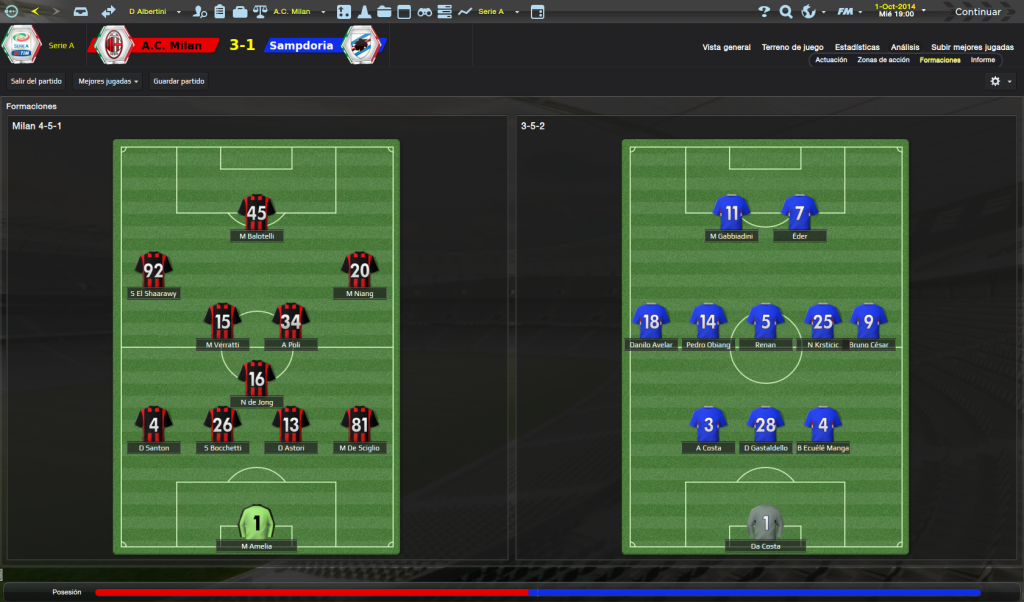1024x602 pixels.
Task: Switch to the Vista general tab
Action: coord(726,47)
